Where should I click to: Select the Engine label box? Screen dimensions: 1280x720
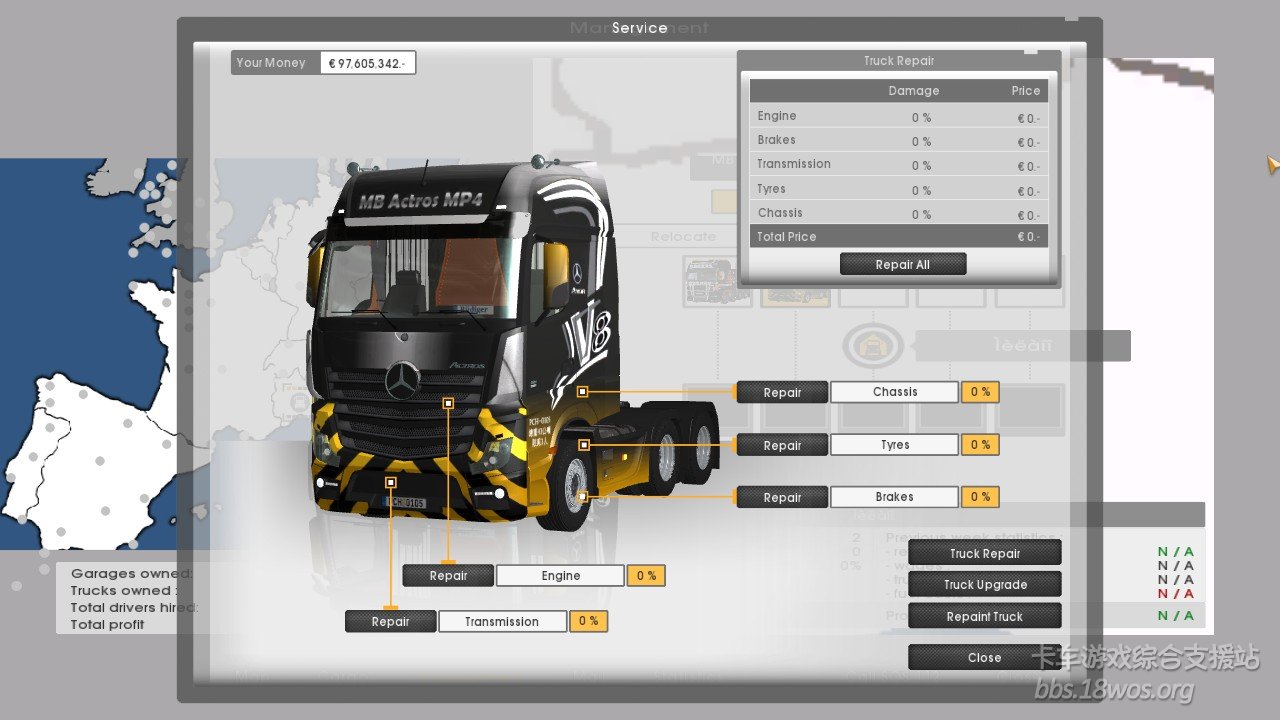(560, 575)
